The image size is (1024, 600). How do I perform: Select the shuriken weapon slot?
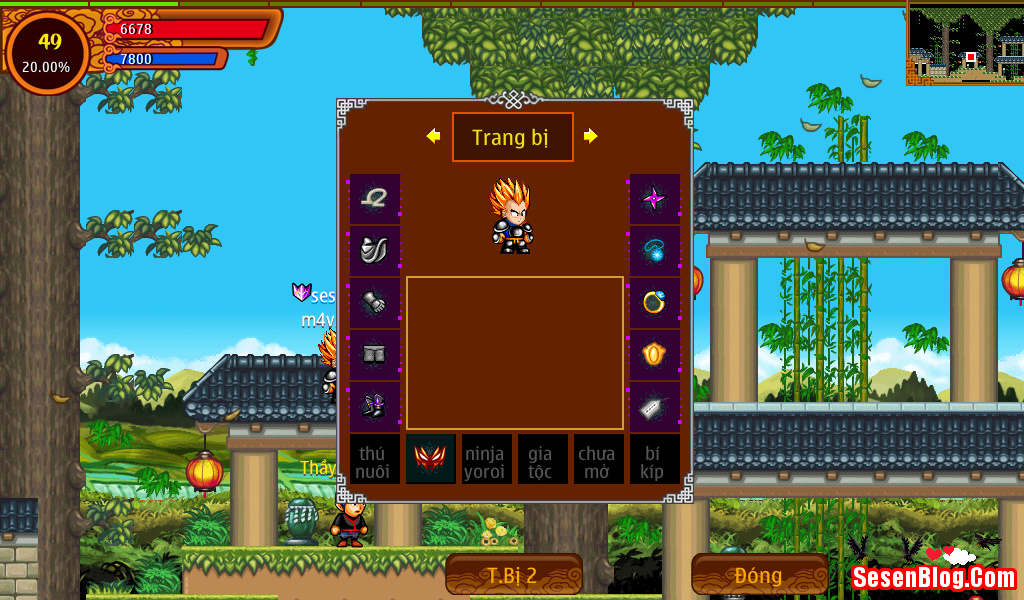coord(655,198)
